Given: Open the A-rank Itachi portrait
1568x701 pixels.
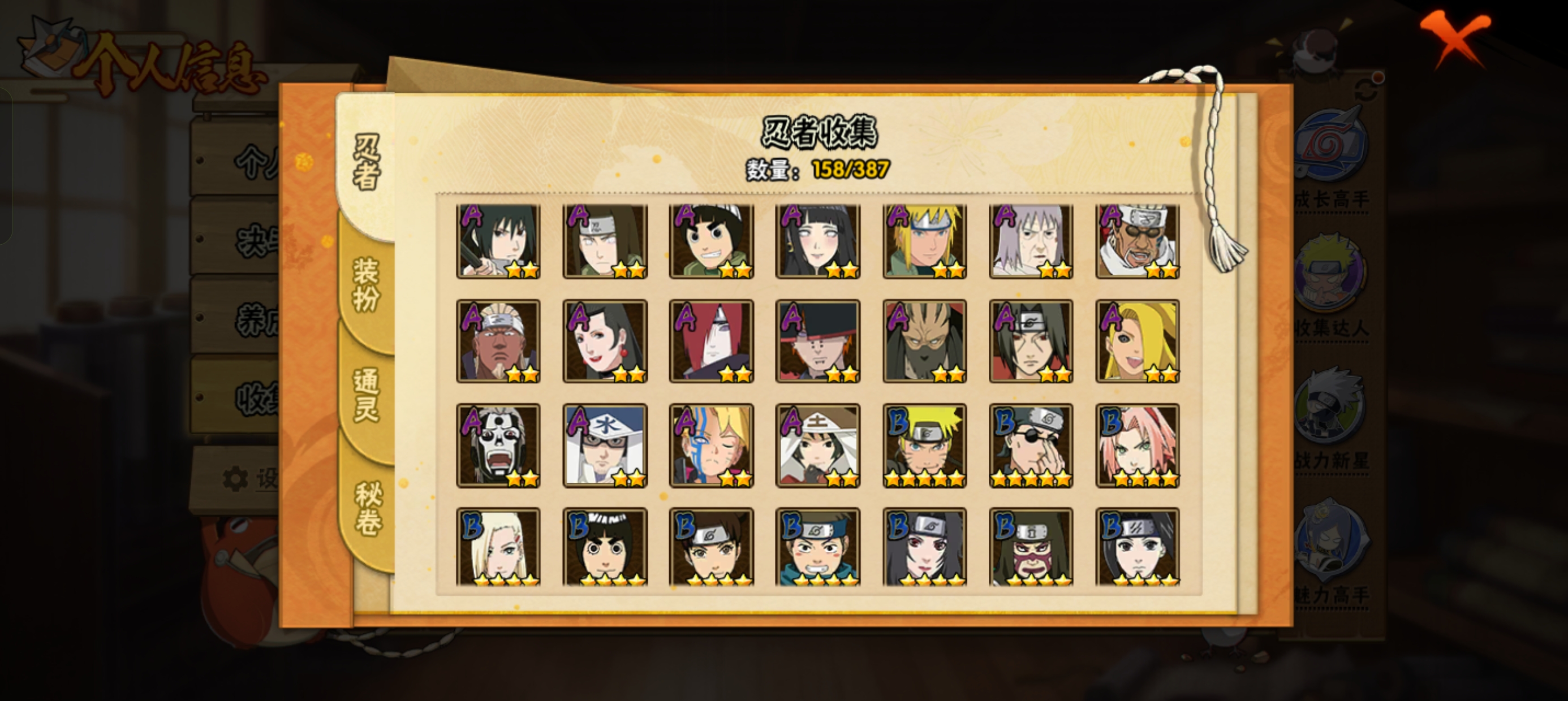Looking at the screenshot, I should pyautogui.click(x=1031, y=342).
